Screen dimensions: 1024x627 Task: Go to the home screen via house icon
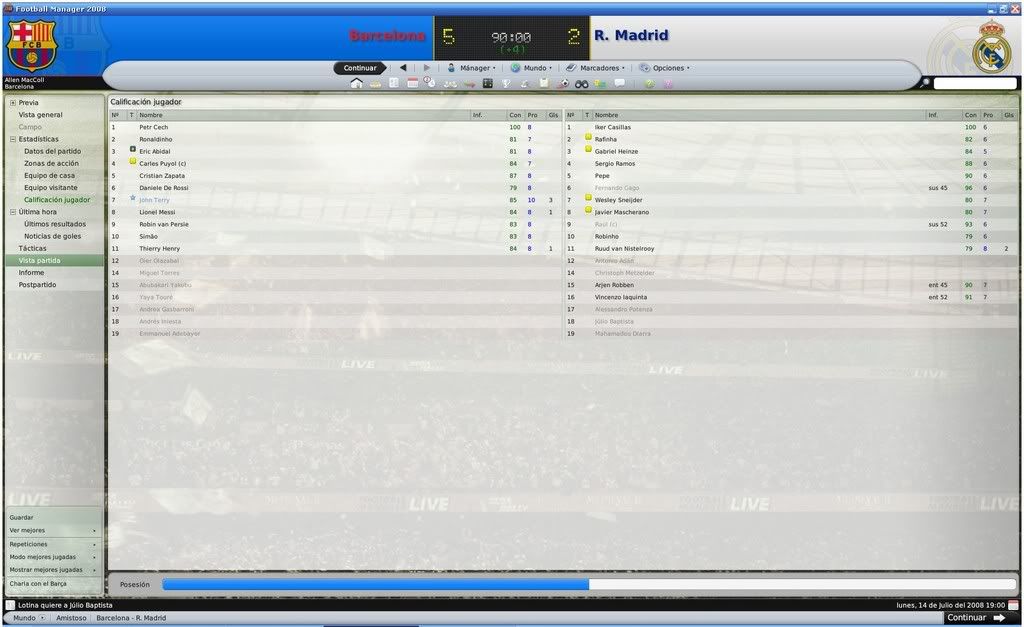pyautogui.click(x=356, y=83)
